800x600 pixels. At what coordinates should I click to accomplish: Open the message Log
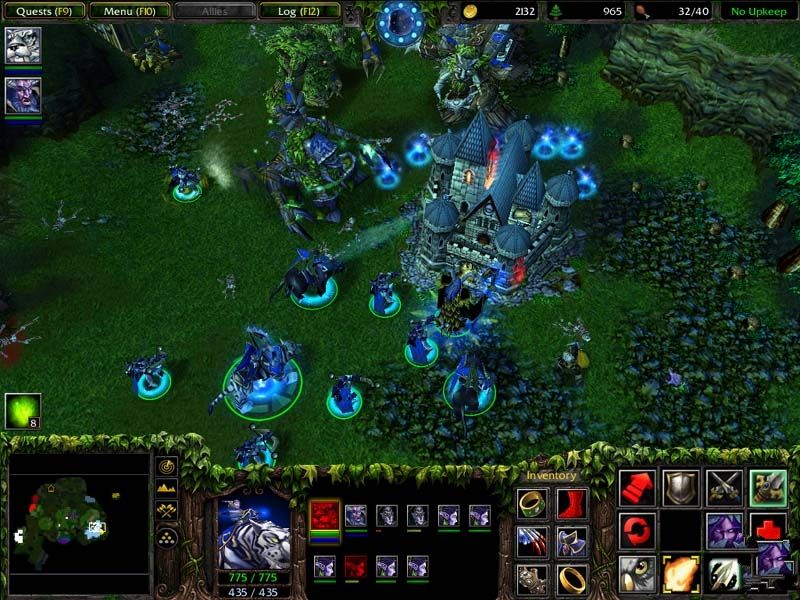(x=297, y=12)
